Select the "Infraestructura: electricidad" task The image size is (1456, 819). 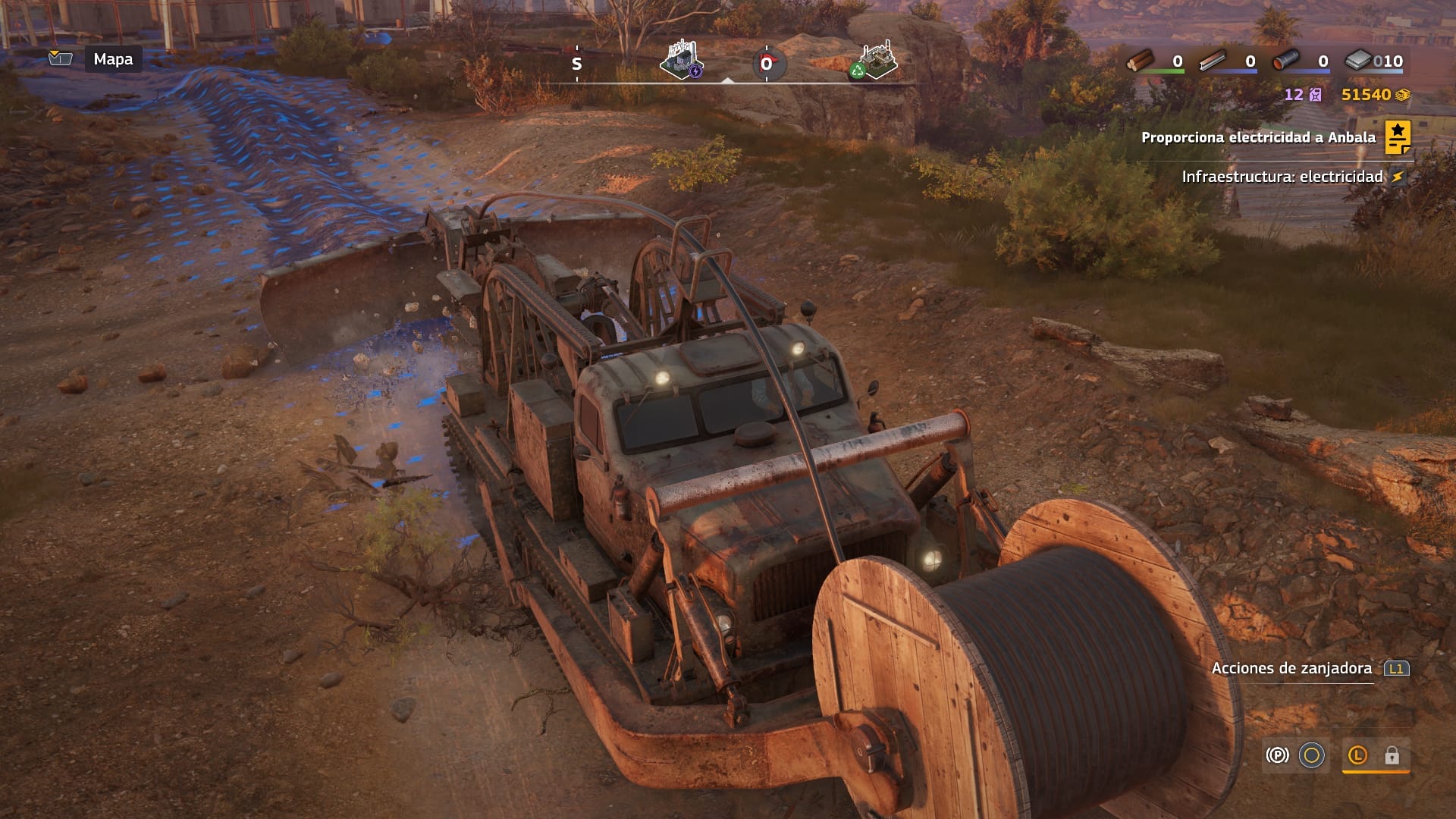click(x=1282, y=177)
